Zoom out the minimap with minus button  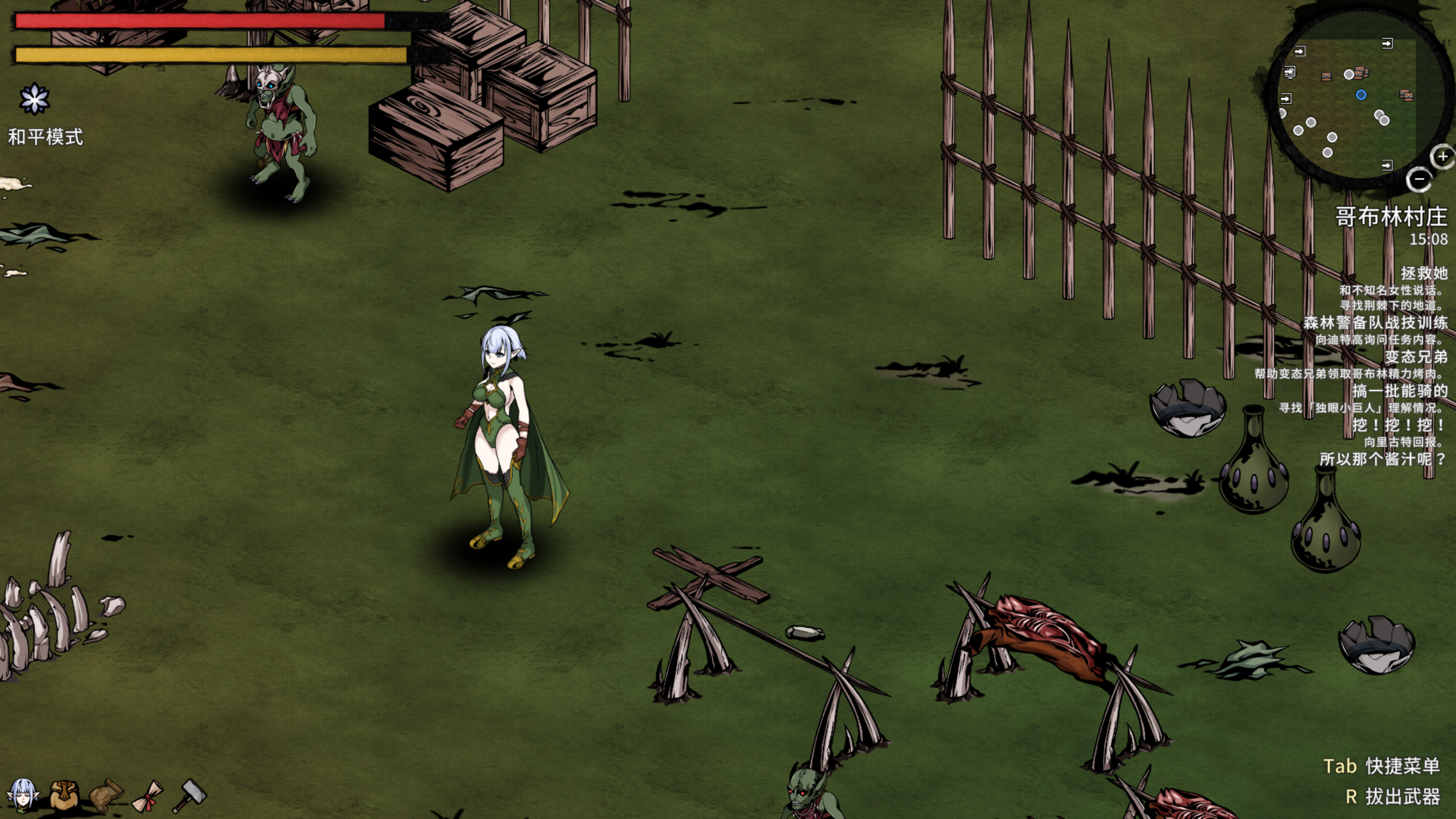1418,180
